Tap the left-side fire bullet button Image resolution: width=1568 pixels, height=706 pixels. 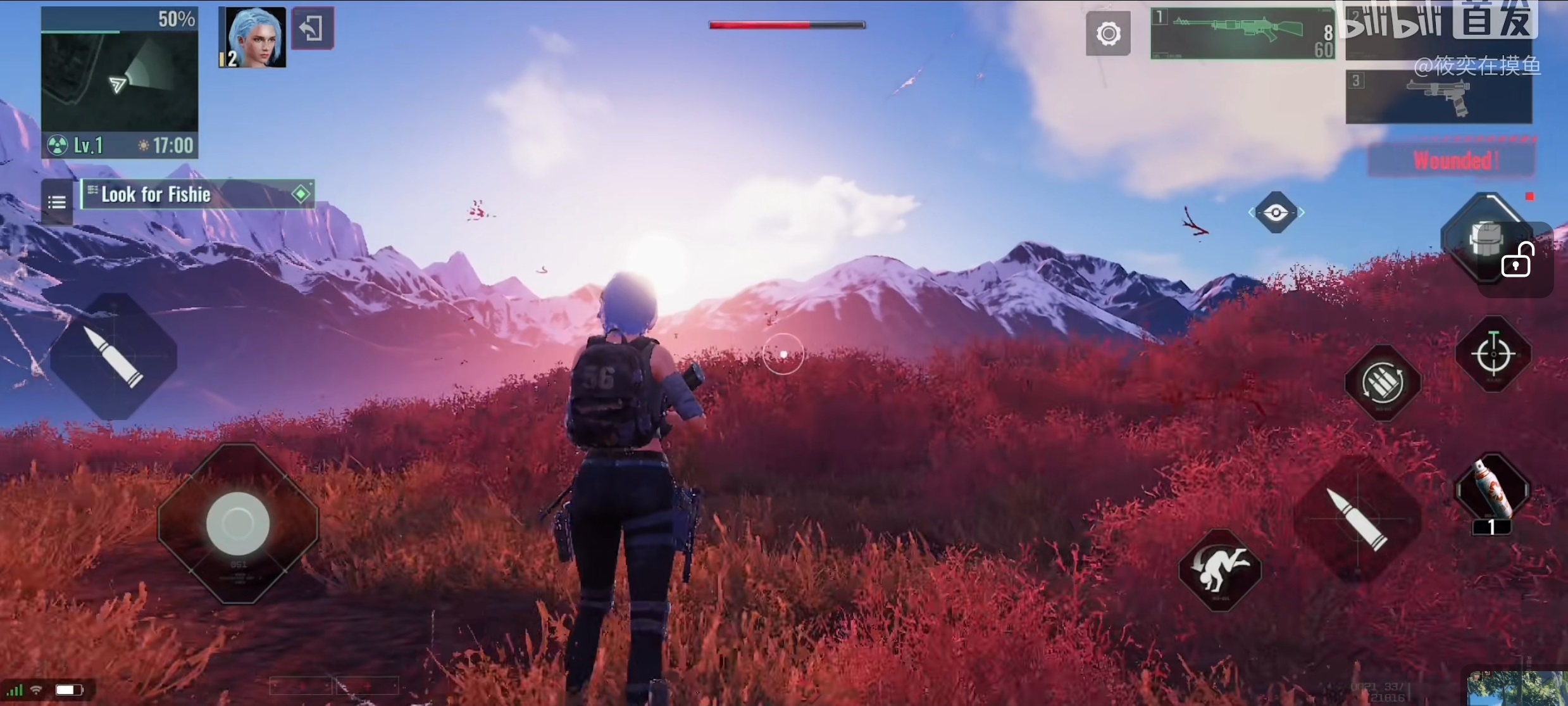point(114,357)
